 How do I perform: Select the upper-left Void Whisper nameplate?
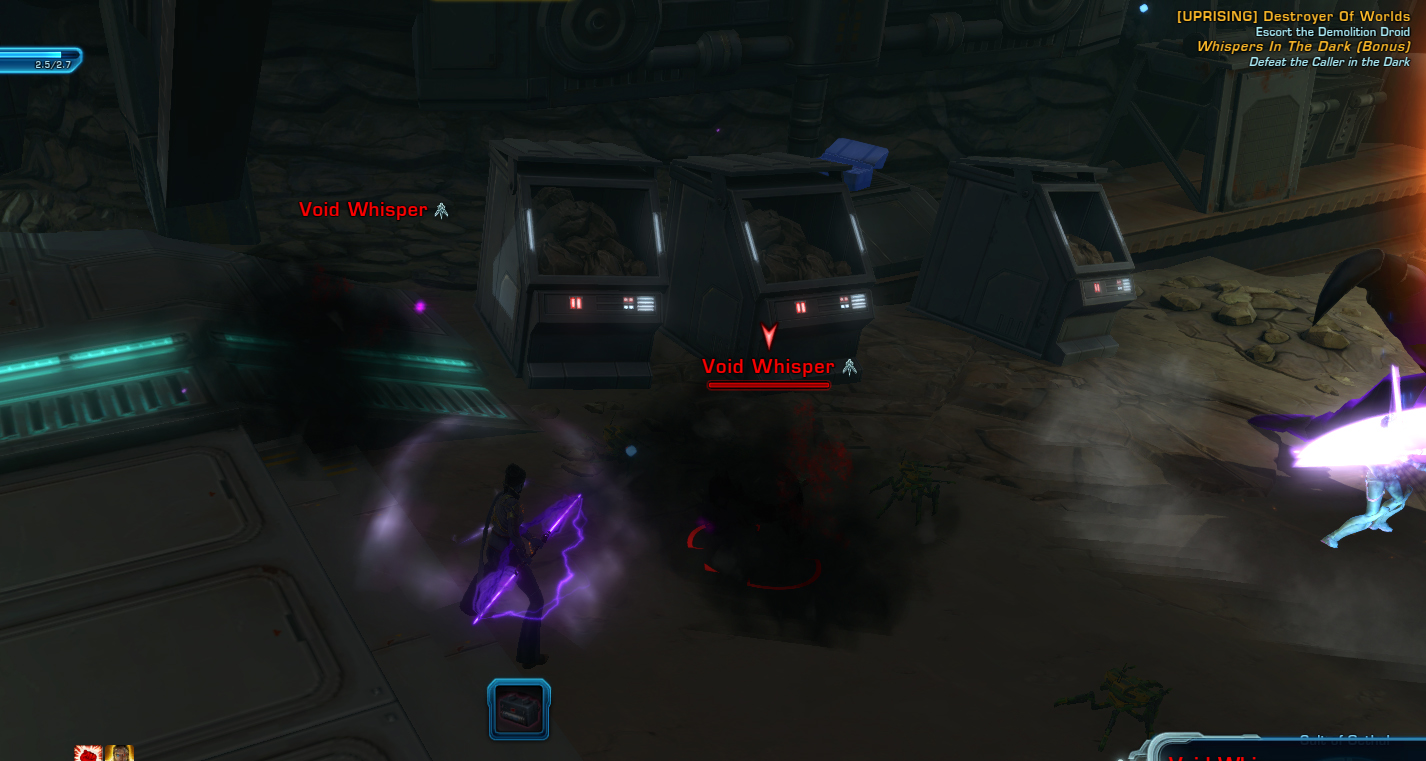pyautogui.click(x=362, y=210)
